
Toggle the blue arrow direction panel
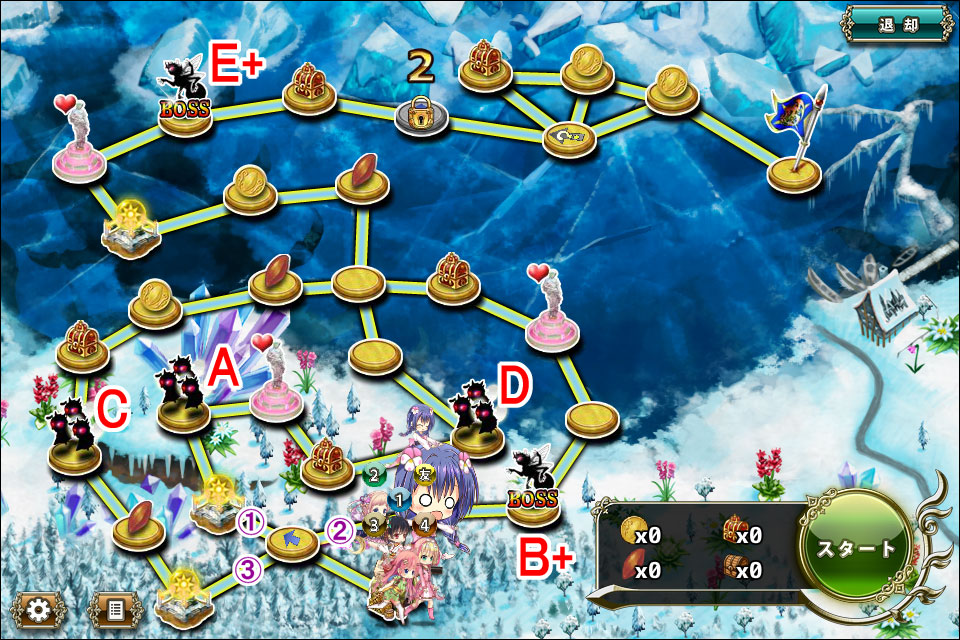click(292, 541)
